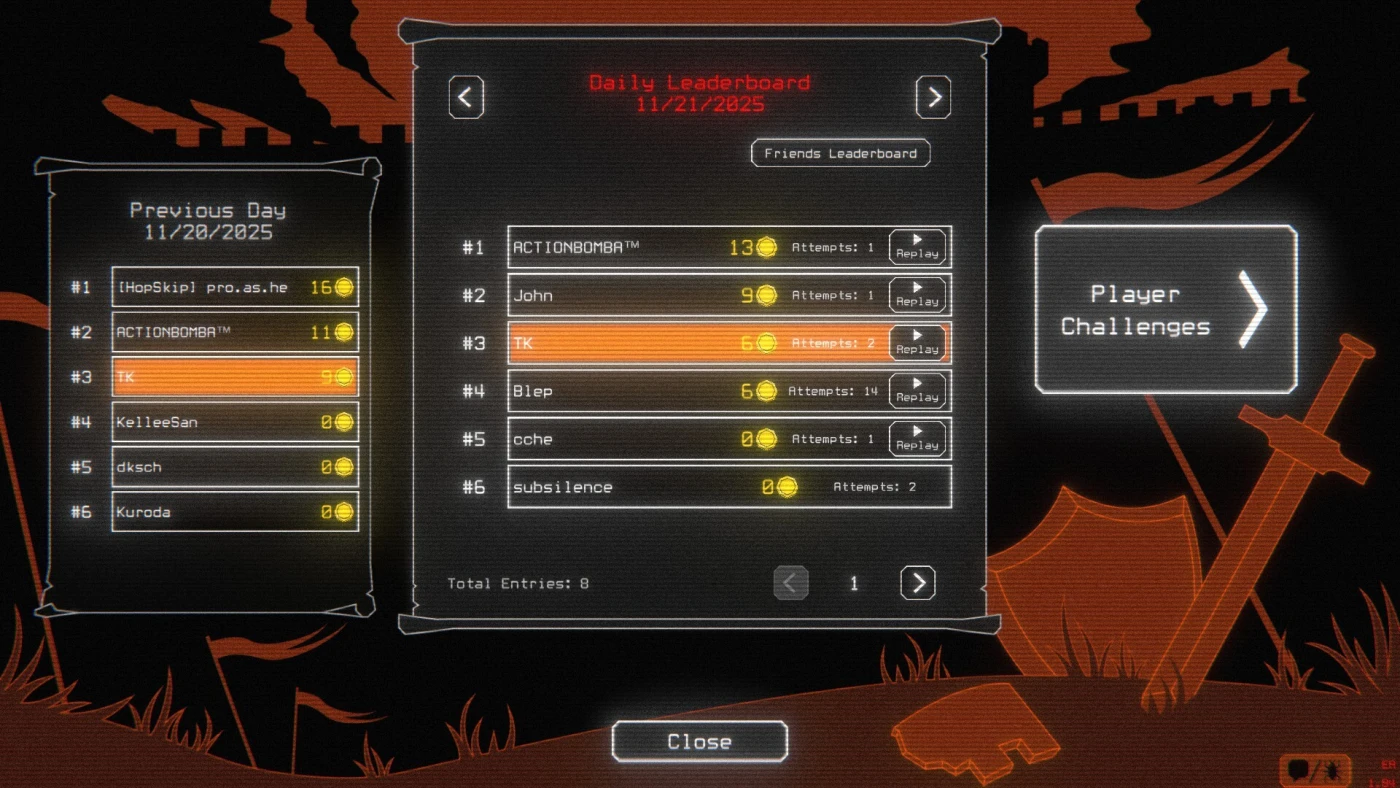Play John's replay

point(917,295)
